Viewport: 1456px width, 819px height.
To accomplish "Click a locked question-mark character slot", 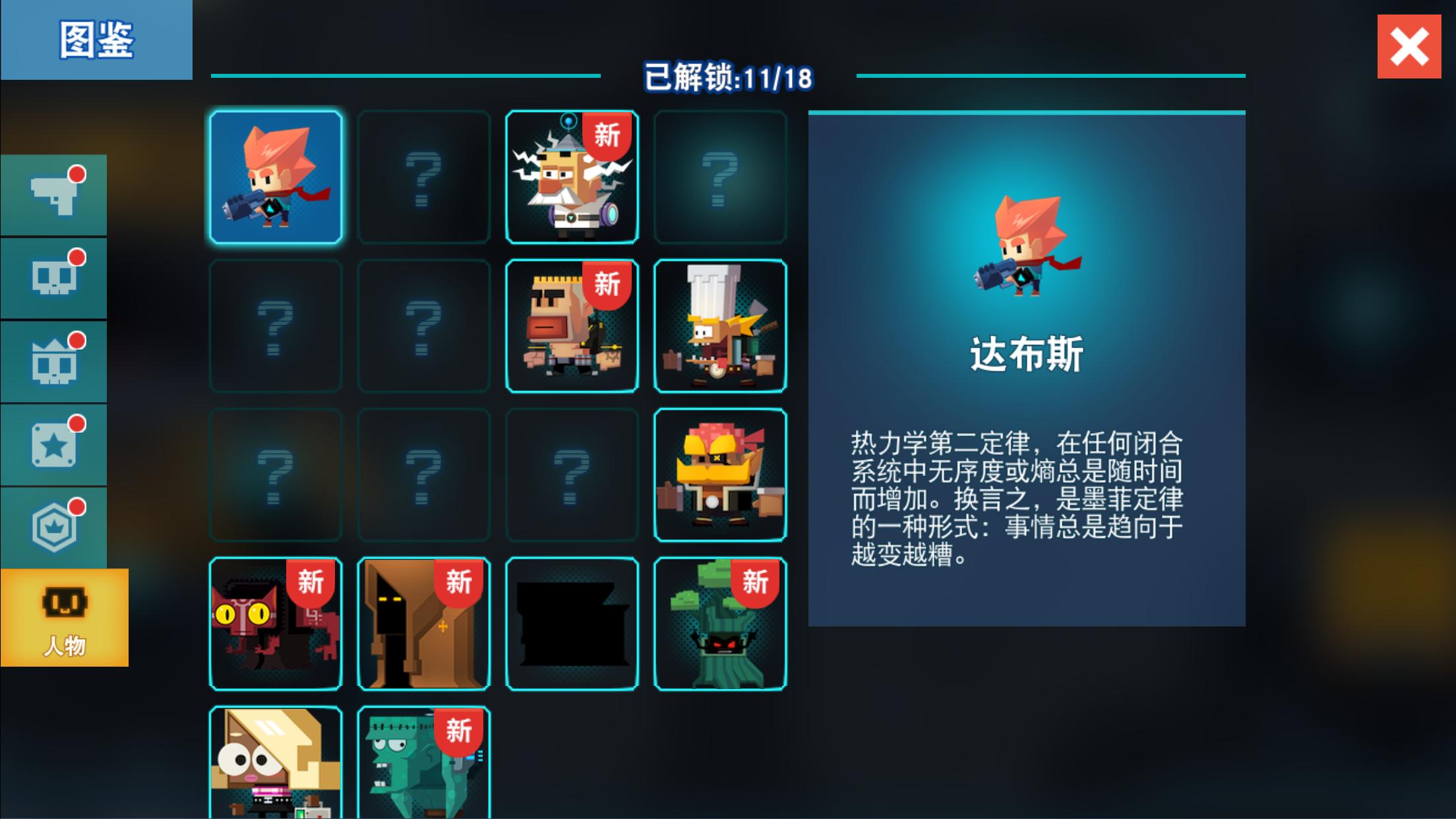I will (x=423, y=176).
